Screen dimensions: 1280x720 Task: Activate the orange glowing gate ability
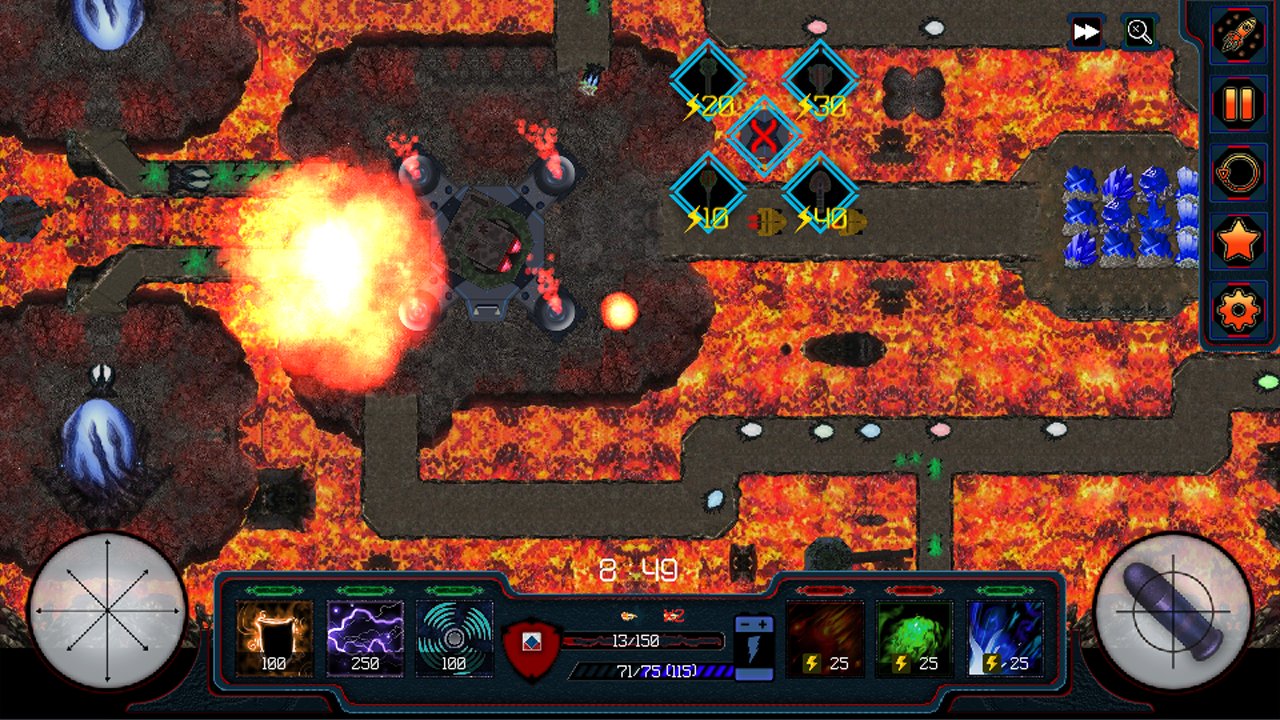pyautogui.click(x=274, y=638)
